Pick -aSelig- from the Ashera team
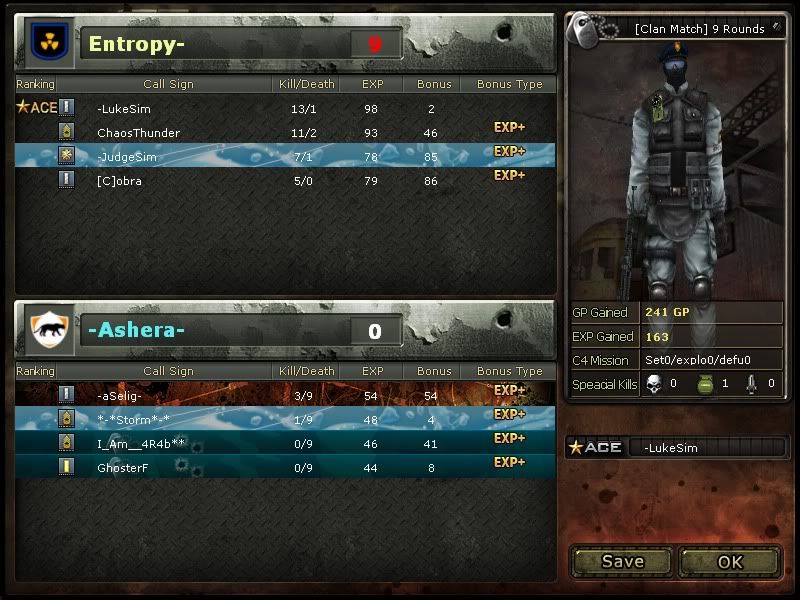Viewport: 800px width, 600px height. [285, 396]
